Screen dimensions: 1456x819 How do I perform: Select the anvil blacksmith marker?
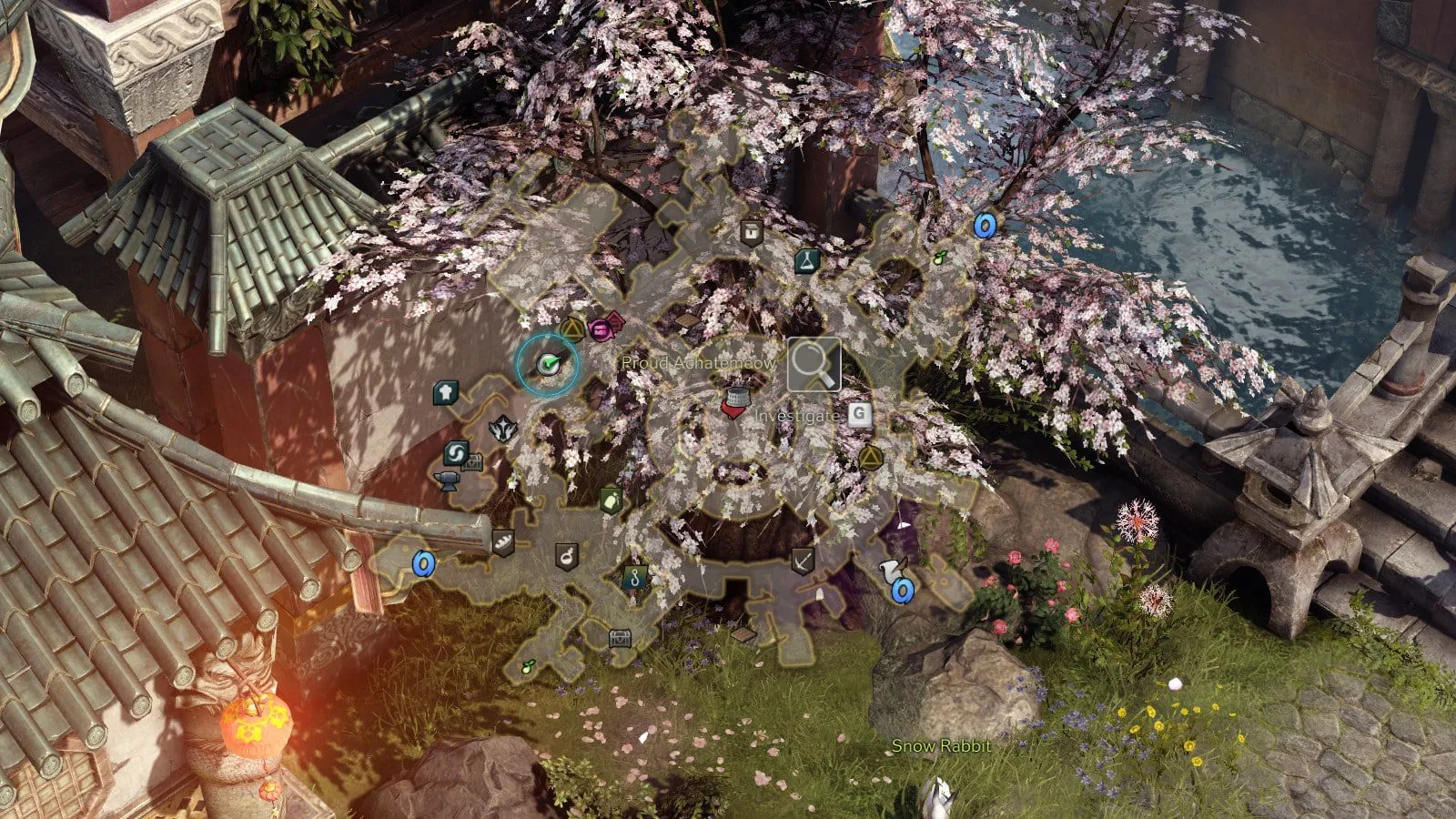(449, 479)
